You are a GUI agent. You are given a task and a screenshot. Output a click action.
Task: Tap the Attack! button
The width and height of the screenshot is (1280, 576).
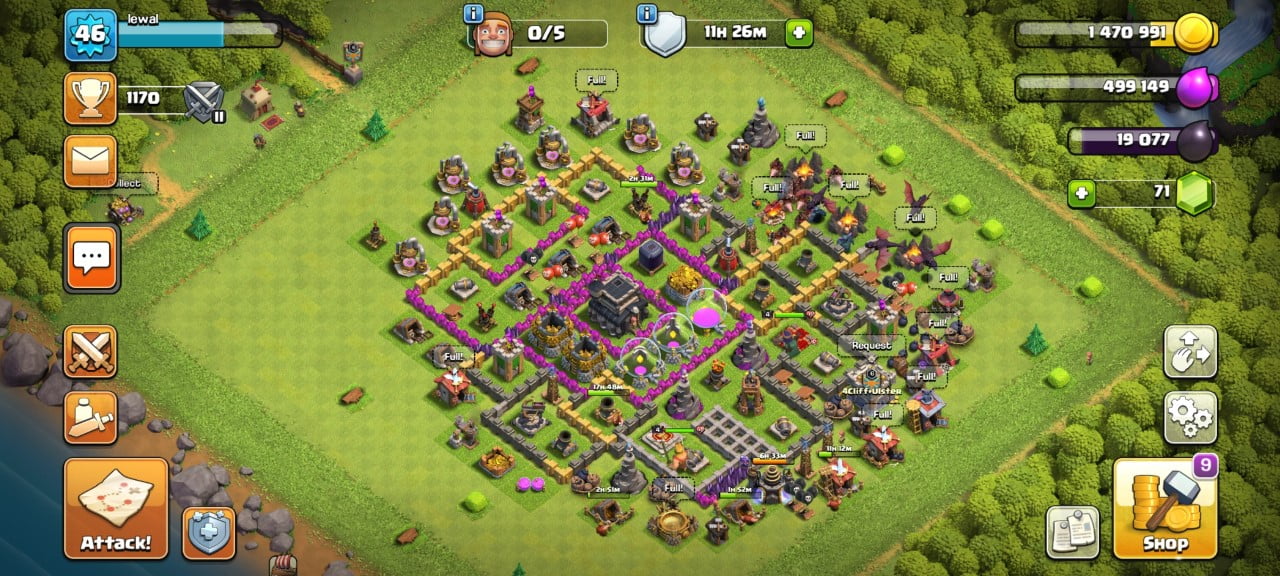point(116,508)
